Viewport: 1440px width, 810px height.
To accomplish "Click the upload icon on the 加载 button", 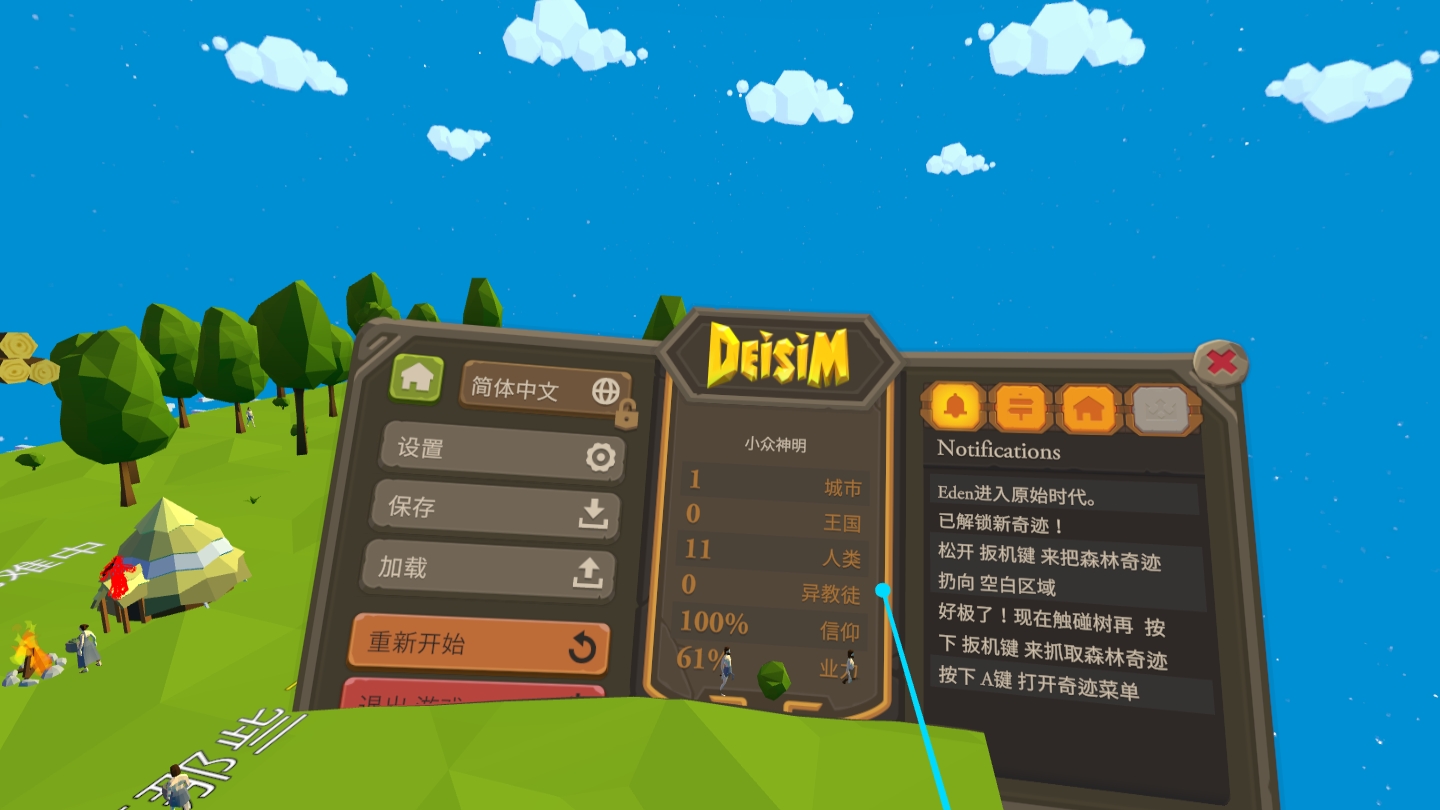I will coord(590,570).
